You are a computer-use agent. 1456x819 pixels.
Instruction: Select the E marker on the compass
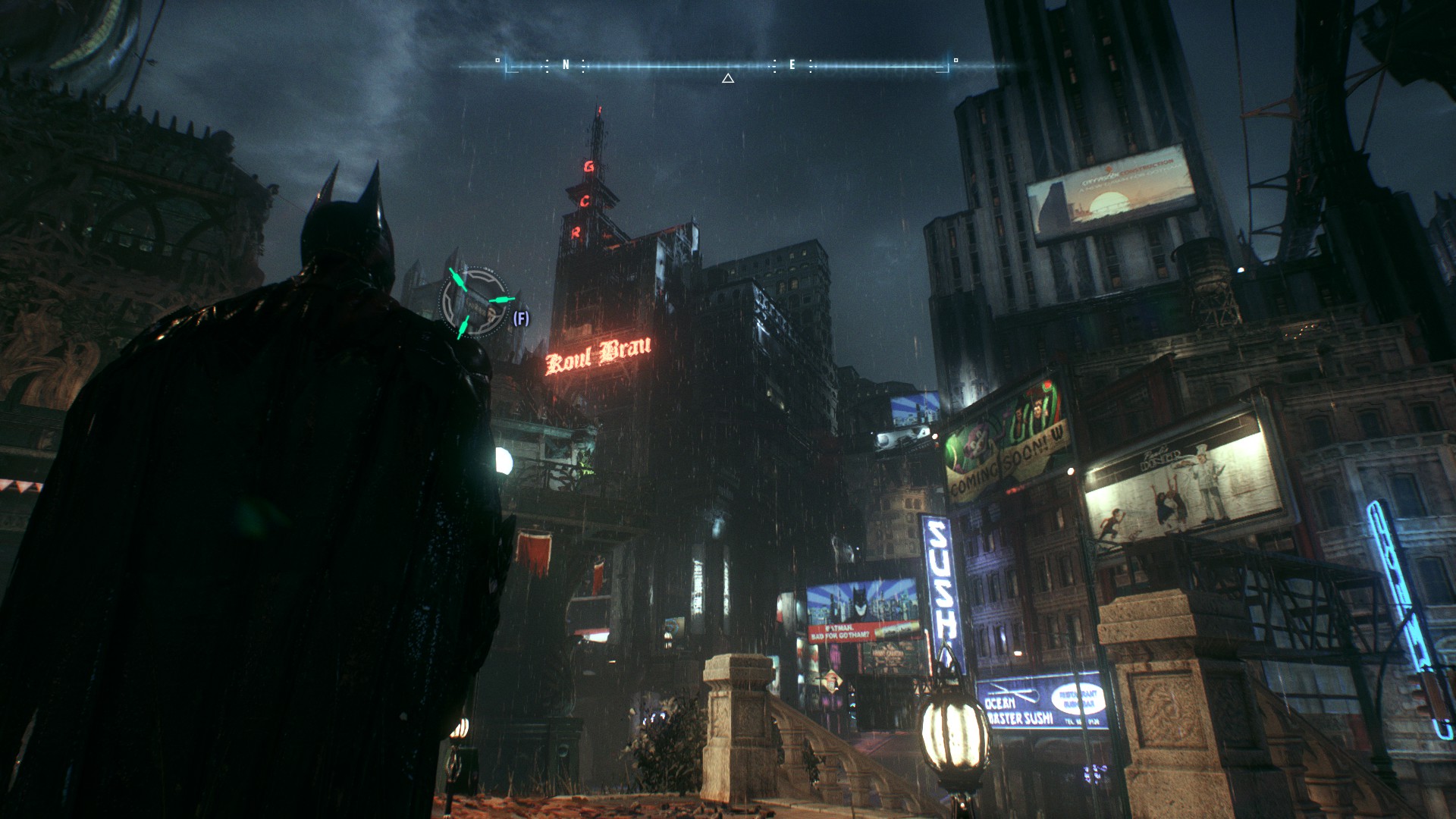[x=792, y=65]
